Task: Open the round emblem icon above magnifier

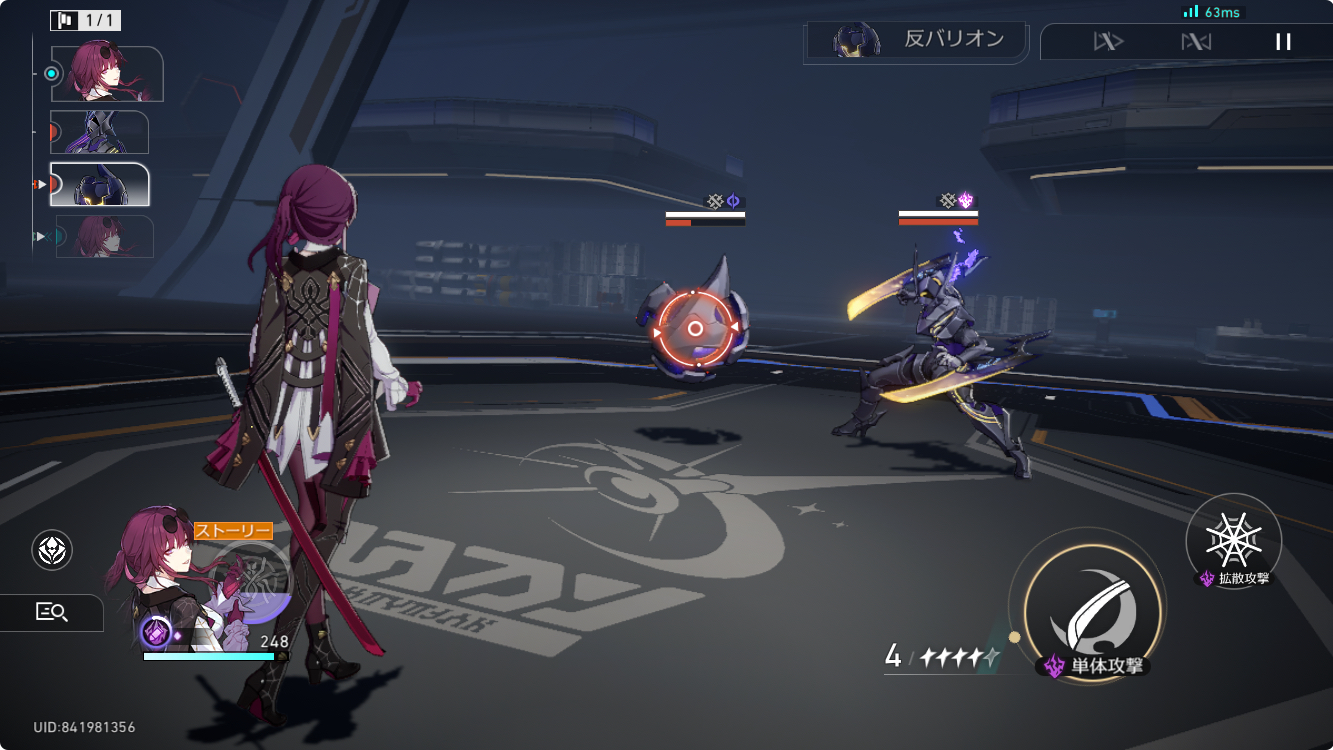Action: click(52, 549)
